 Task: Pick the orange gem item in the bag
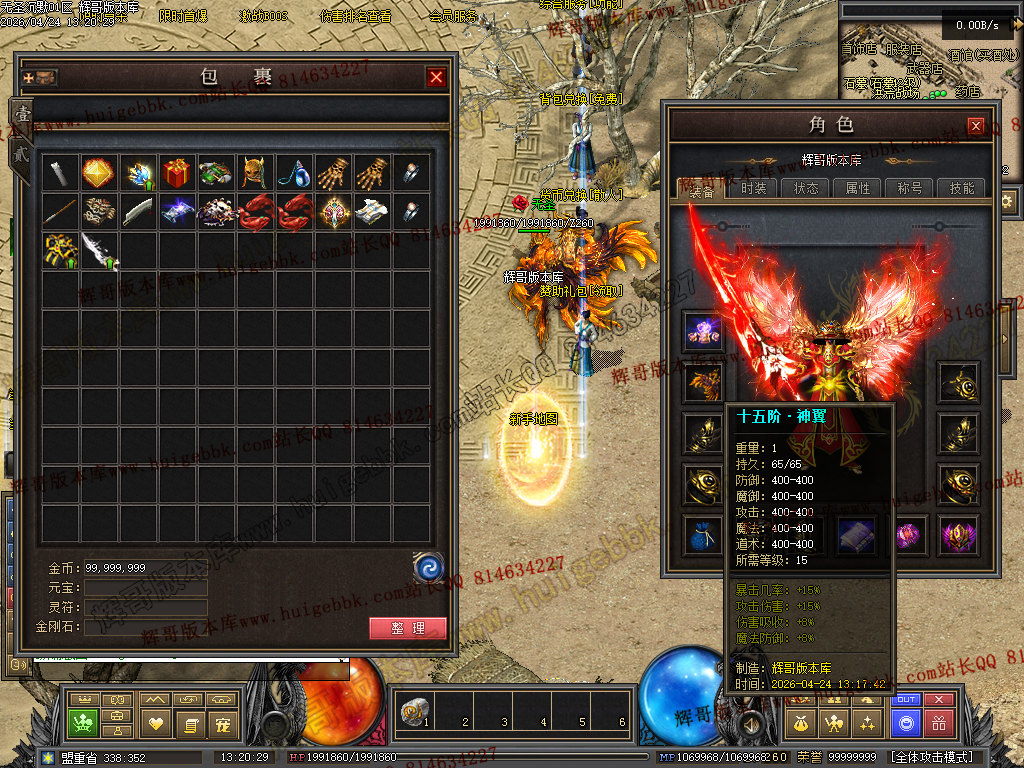(98, 173)
